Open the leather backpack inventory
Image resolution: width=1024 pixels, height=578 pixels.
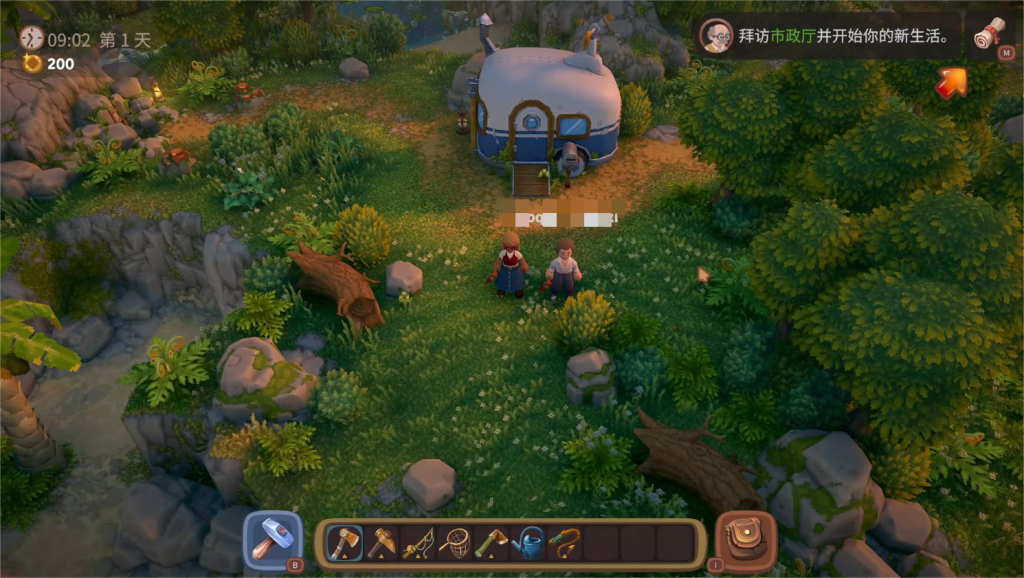click(745, 541)
